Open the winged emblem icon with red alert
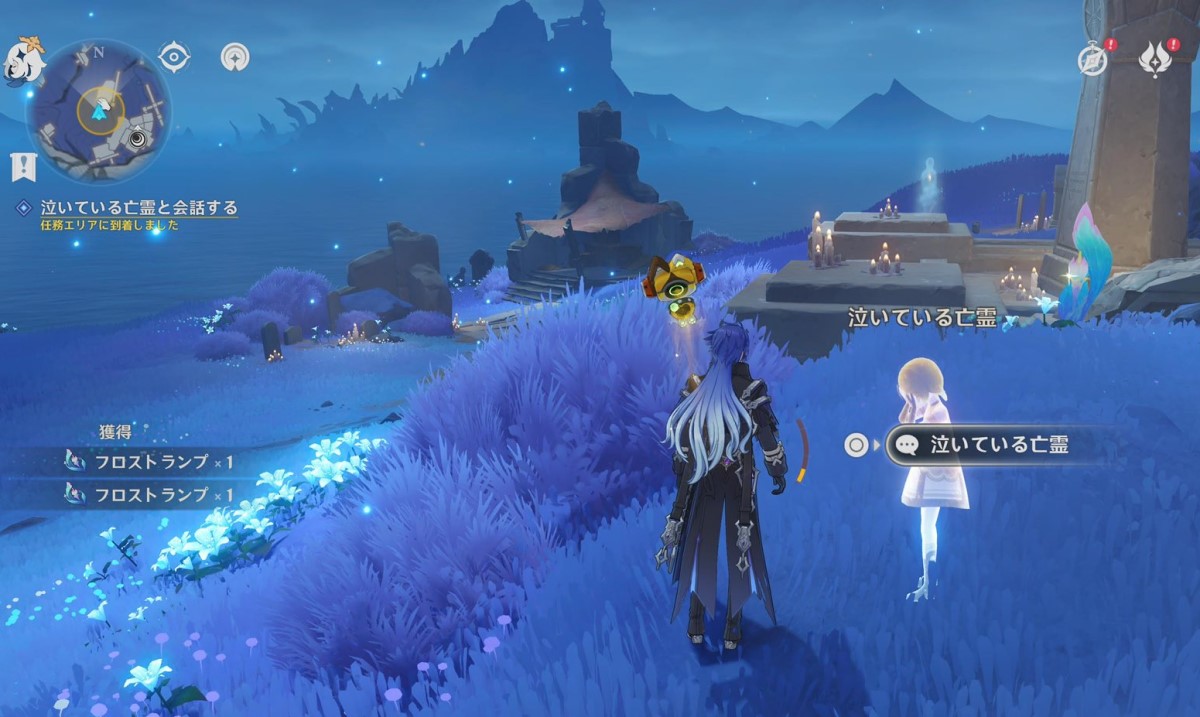This screenshot has height=717, width=1200. 1156,59
